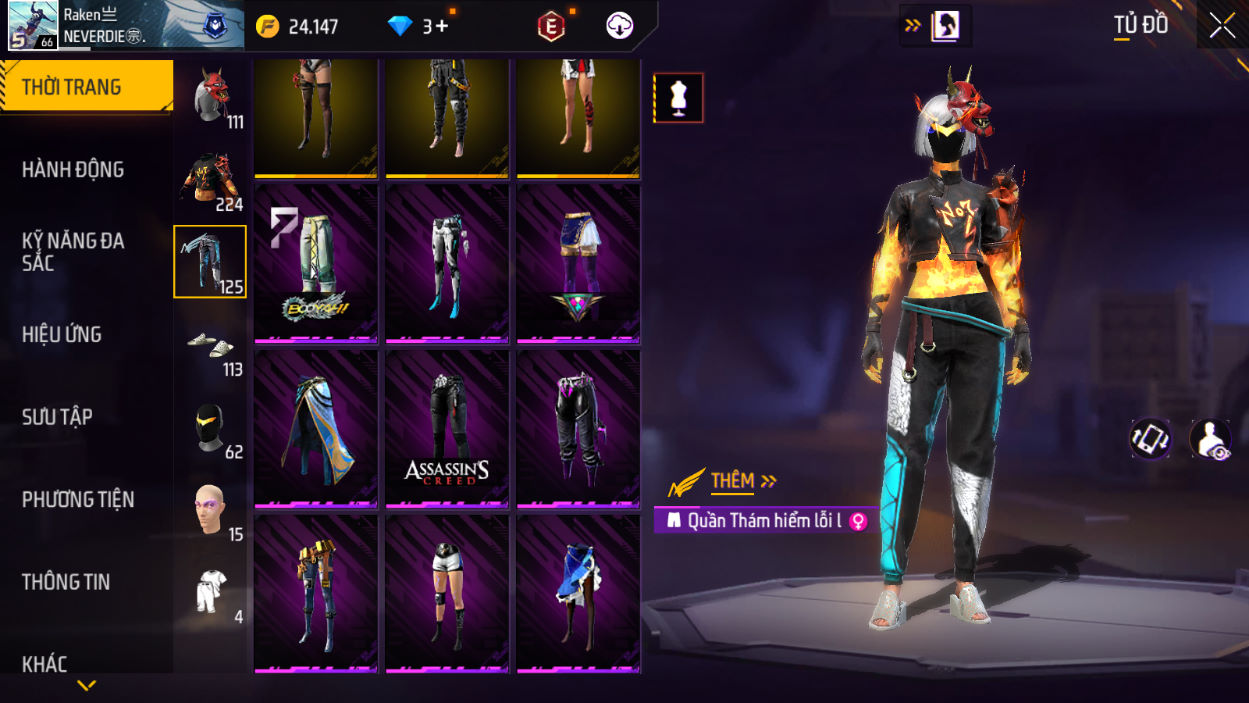
Task: Switch to the Hành Động section
Action: coord(73,170)
